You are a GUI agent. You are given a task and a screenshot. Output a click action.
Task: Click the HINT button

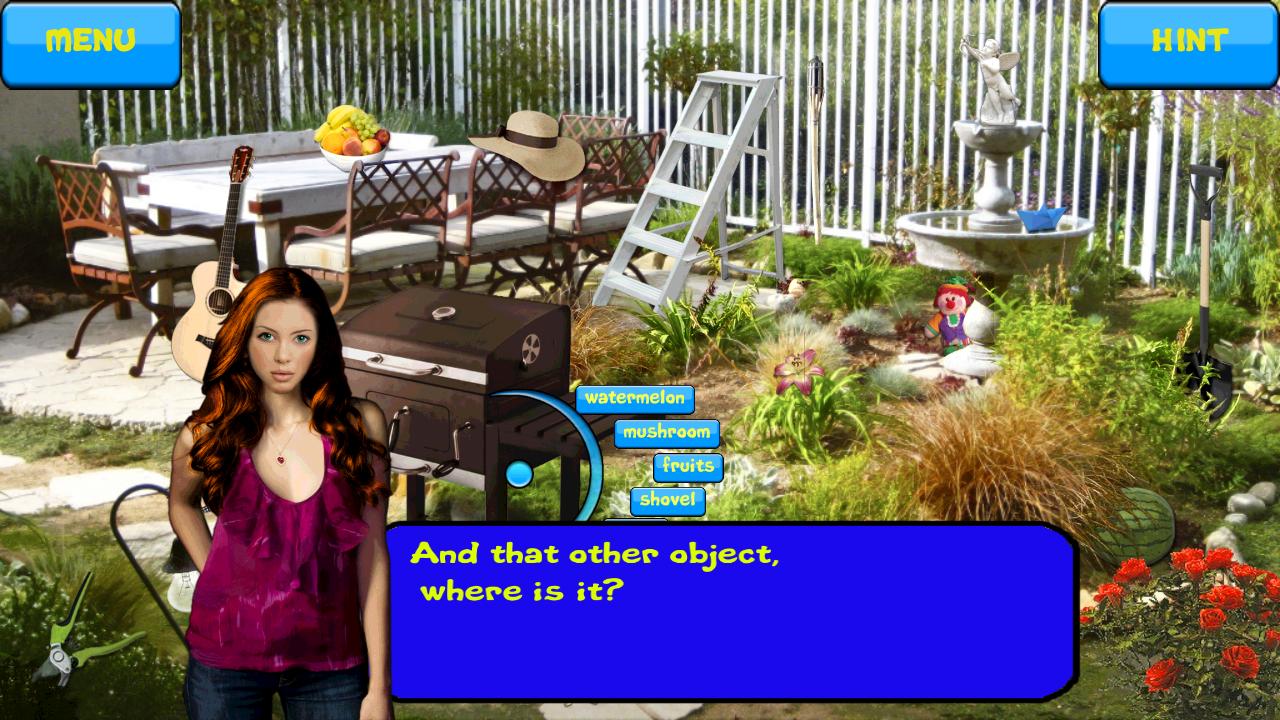click(1188, 42)
